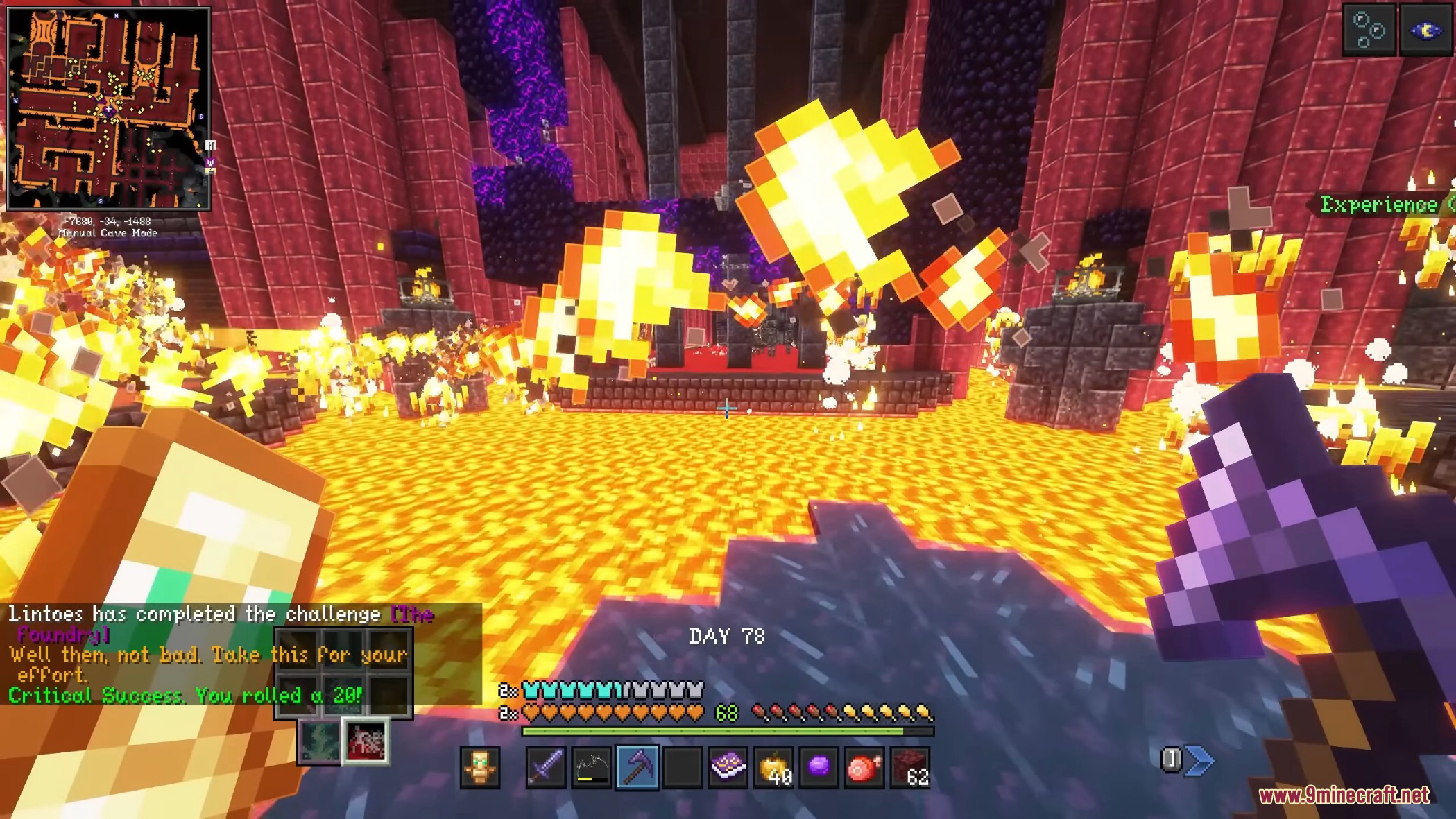Click The Foundry challenge chat message

point(221,623)
